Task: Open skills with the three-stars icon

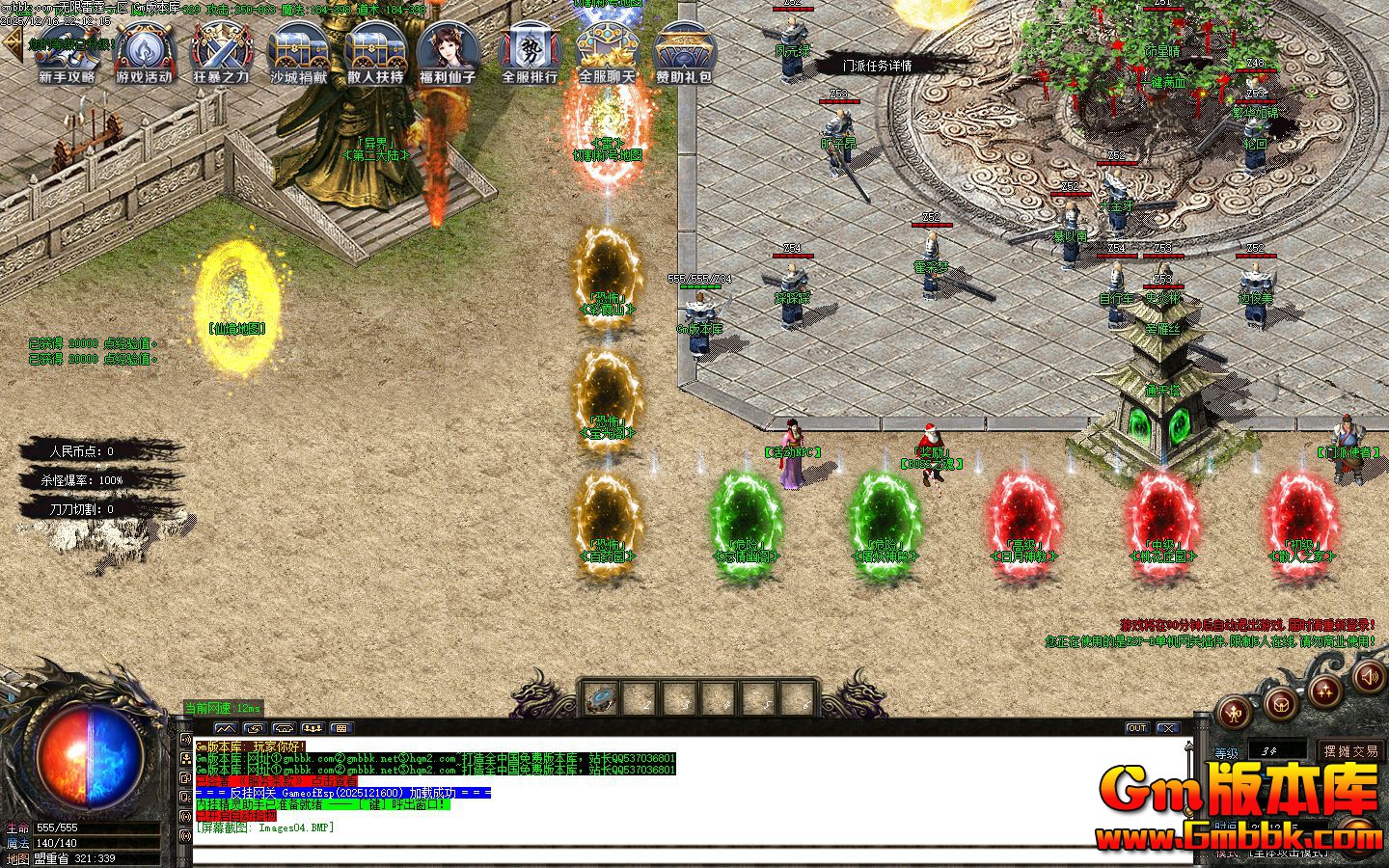Action: pos(1326,689)
